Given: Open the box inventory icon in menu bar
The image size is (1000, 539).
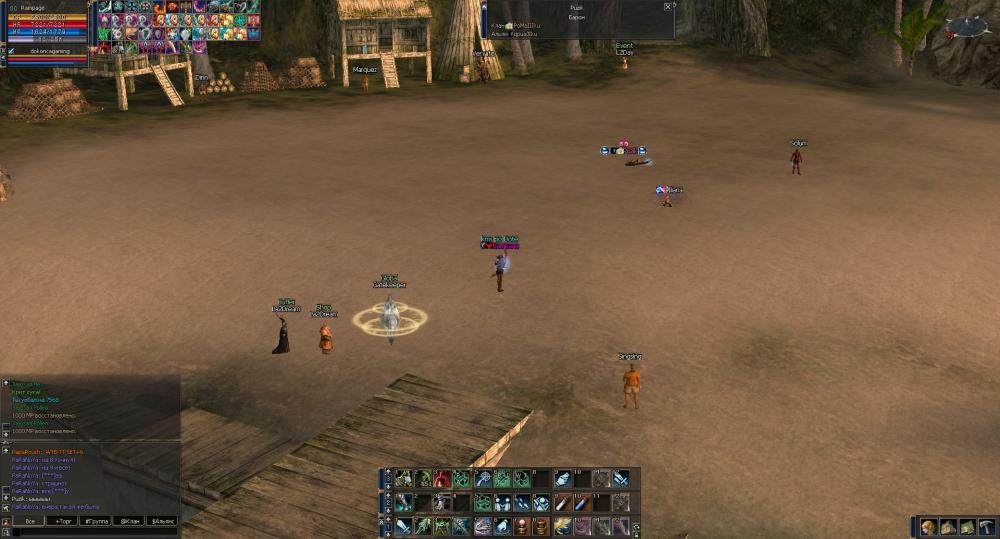Looking at the screenshot, I should click(x=948, y=526).
